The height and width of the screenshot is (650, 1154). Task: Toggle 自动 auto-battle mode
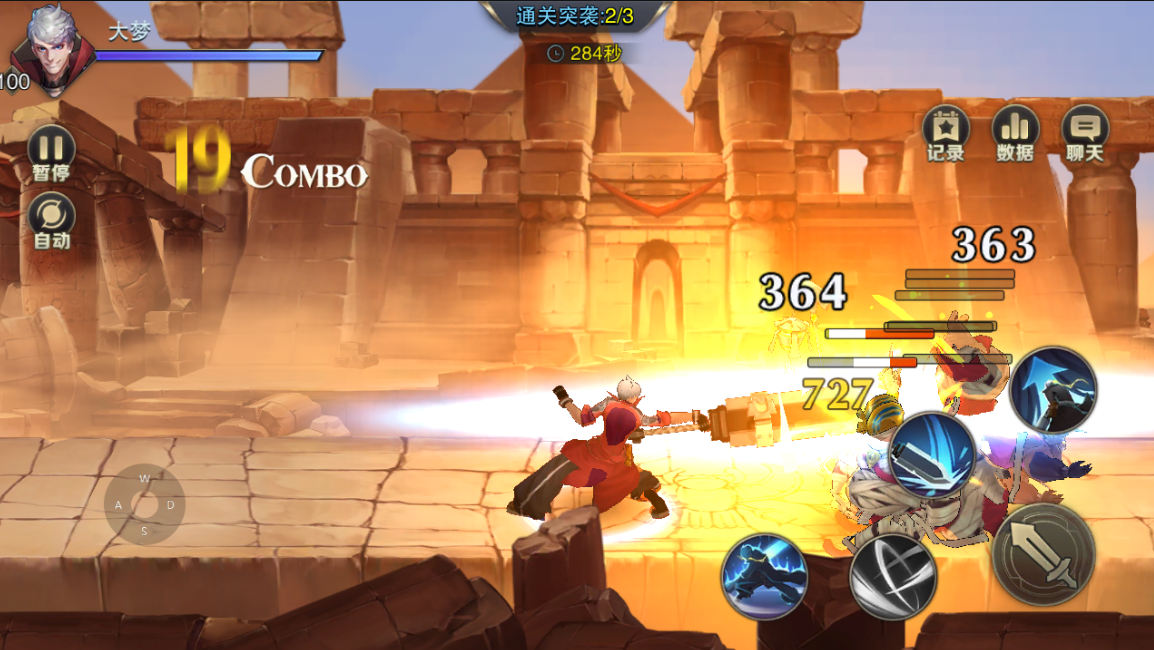(x=51, y=221)
